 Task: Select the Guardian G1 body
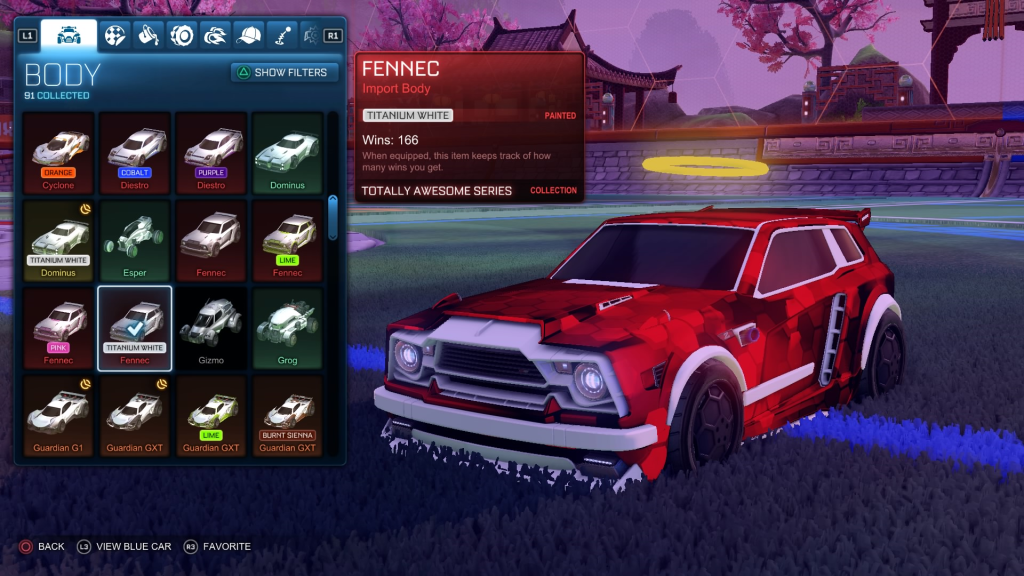(58, 415)
